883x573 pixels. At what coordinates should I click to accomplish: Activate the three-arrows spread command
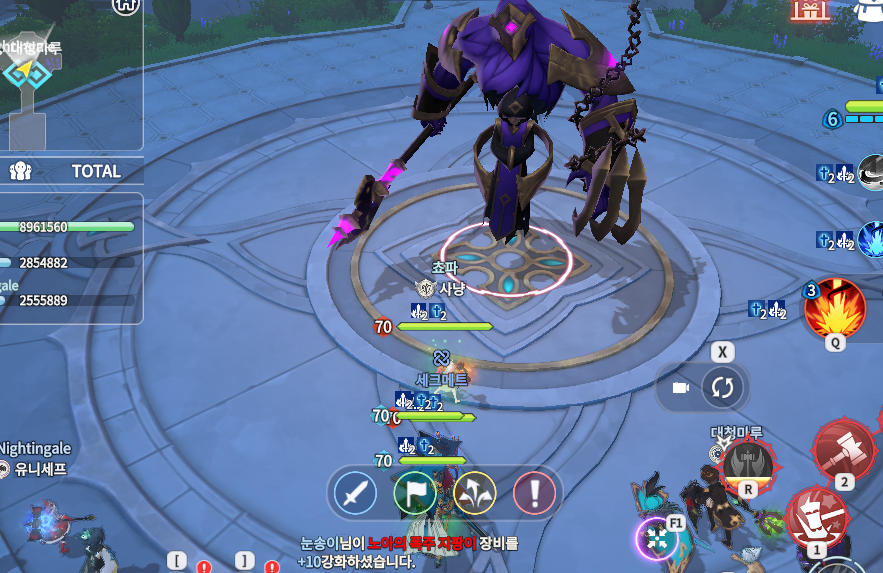(474, 493)
